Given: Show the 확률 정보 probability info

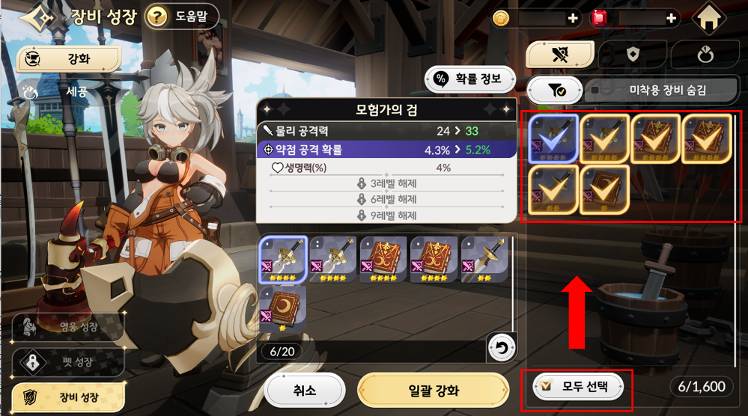Looking at the screenshot, I should [x=470, y=79].
